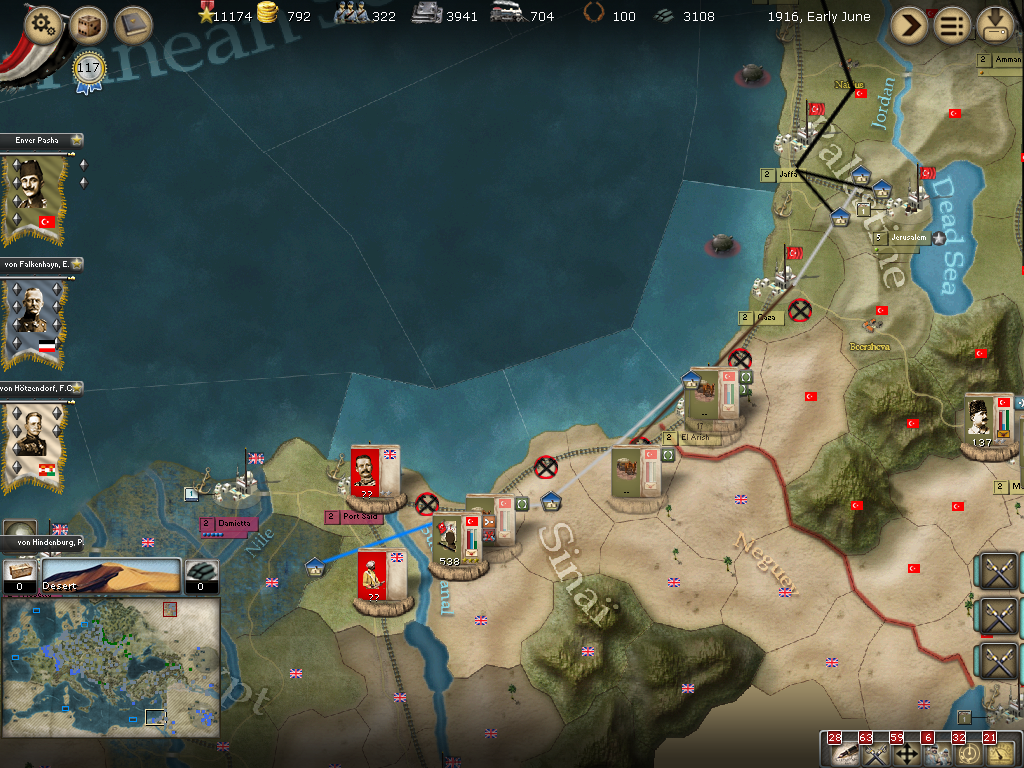Open the clock dial panel marked 32
1024x768 pixels.
point(967,752)
